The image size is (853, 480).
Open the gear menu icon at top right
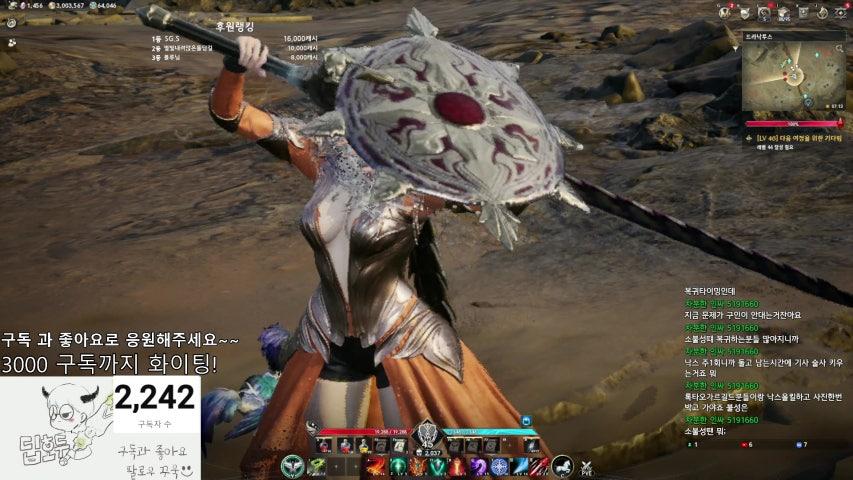840,12
